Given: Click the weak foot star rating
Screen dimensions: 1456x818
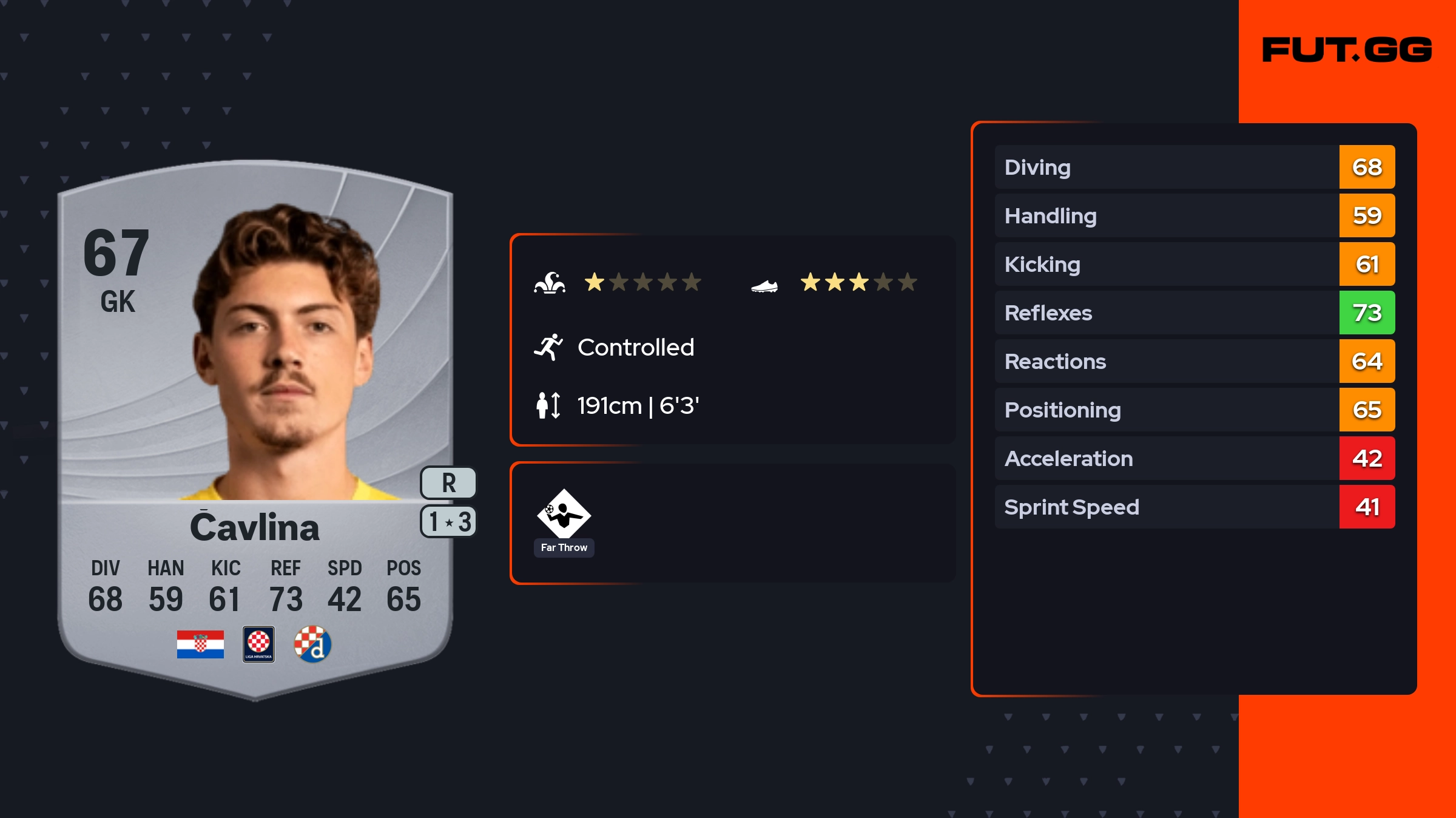Looking at the screenshot, I should point(858,282).
